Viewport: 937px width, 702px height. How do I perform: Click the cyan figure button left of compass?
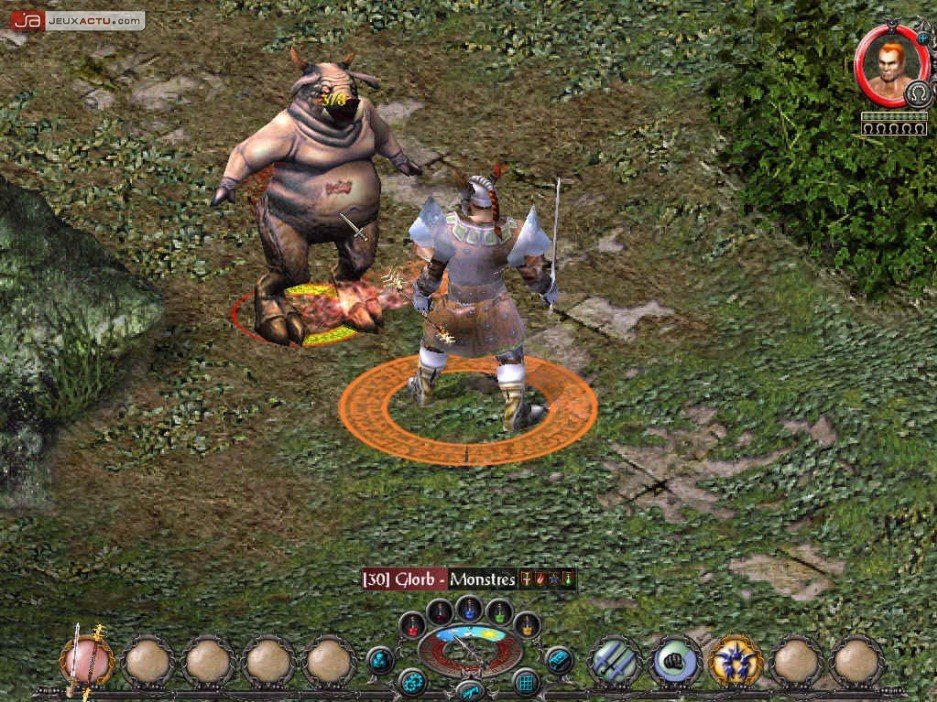(381, 660)
